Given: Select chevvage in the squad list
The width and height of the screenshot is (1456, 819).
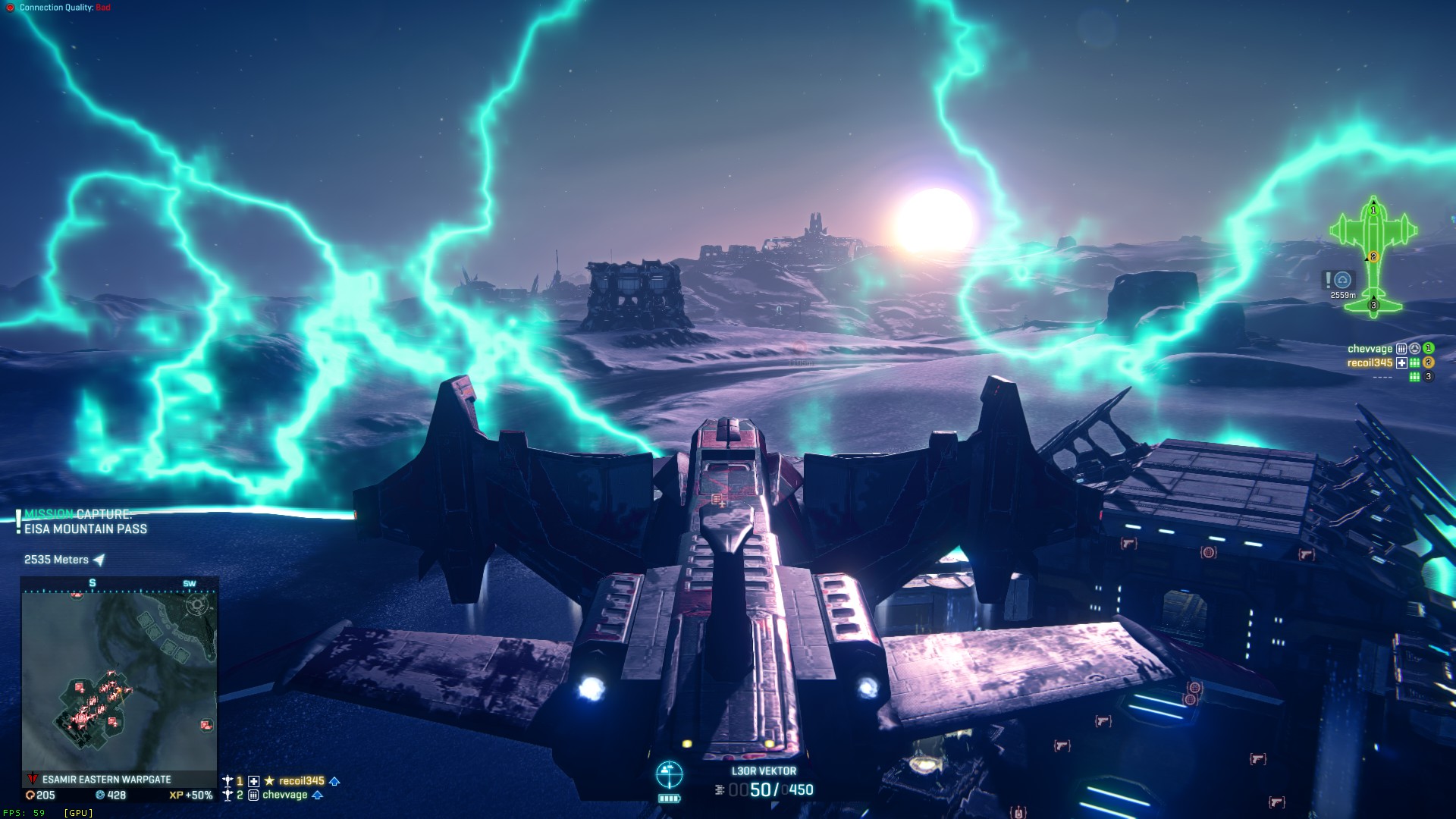Looking at the screenshot, I should click(284, 795).
